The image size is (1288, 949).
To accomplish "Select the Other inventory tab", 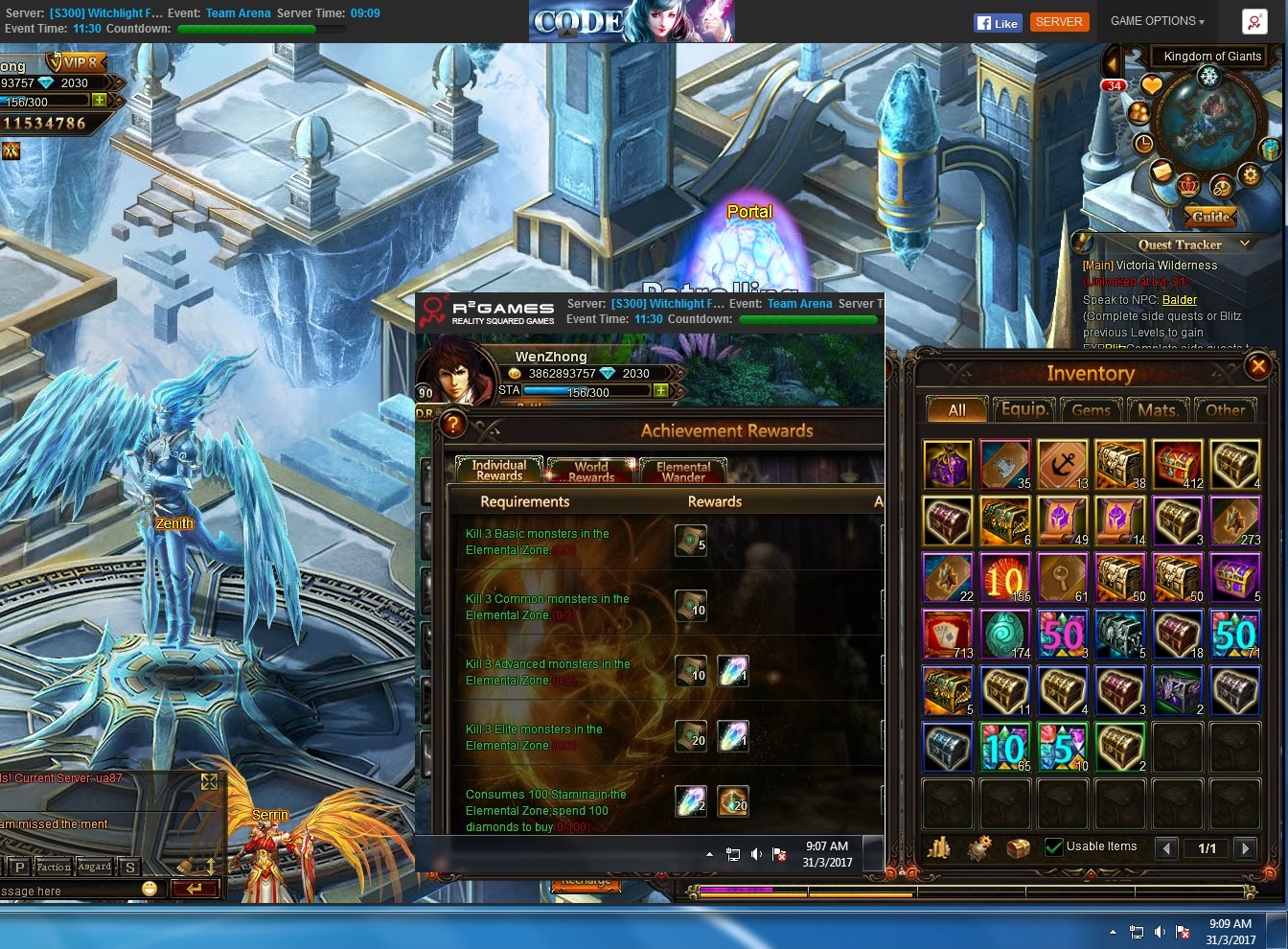I will [x=1225, y=409].
